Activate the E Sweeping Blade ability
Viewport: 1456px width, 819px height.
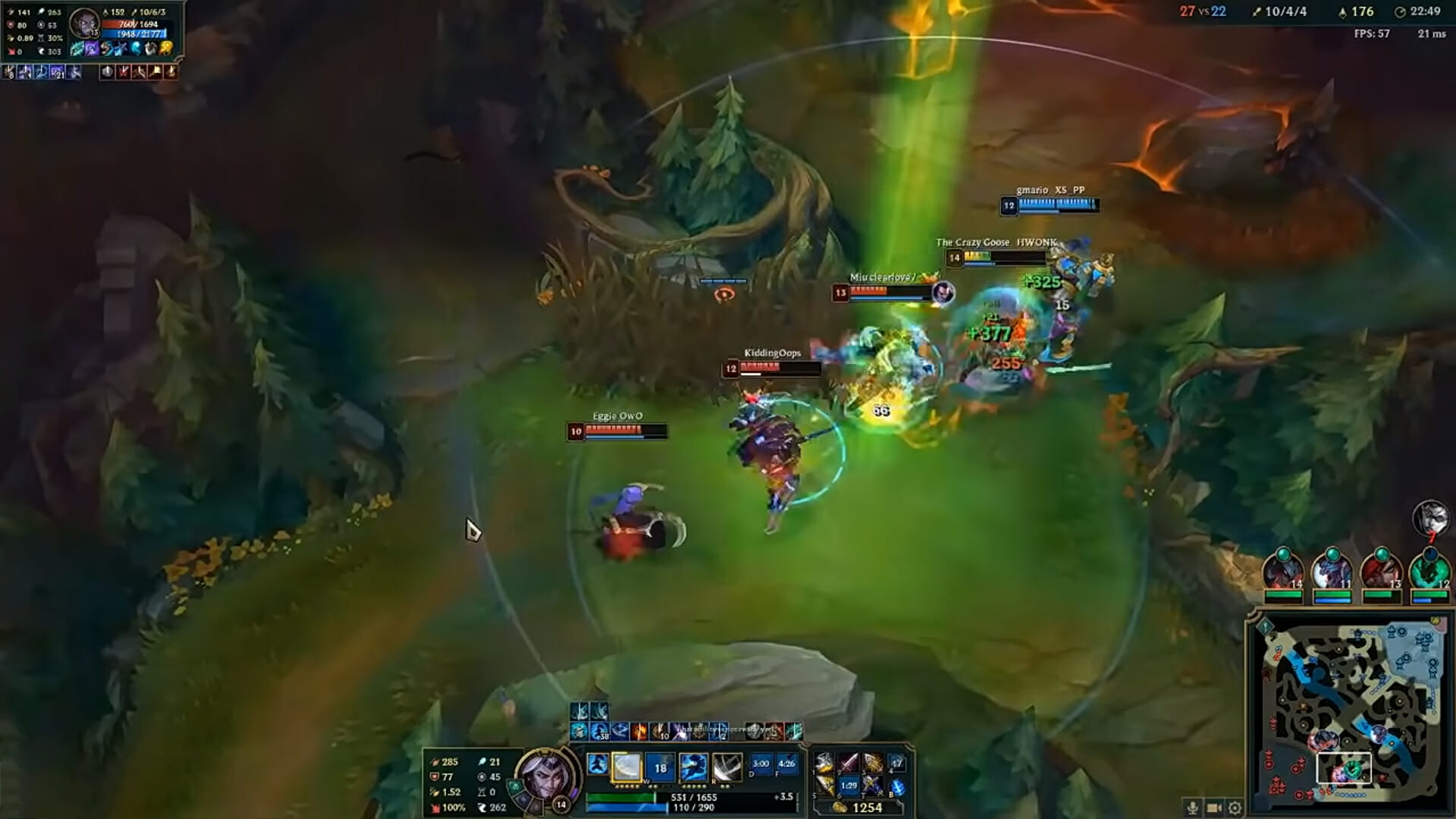coord(693,766)
